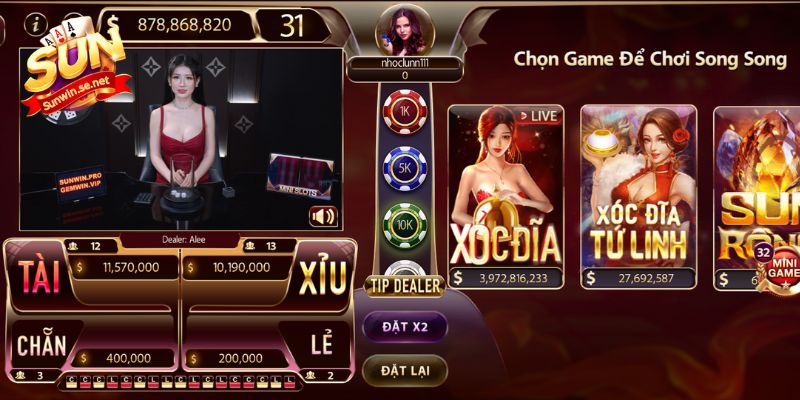Click the balance dollar icon

click(113, 24)
